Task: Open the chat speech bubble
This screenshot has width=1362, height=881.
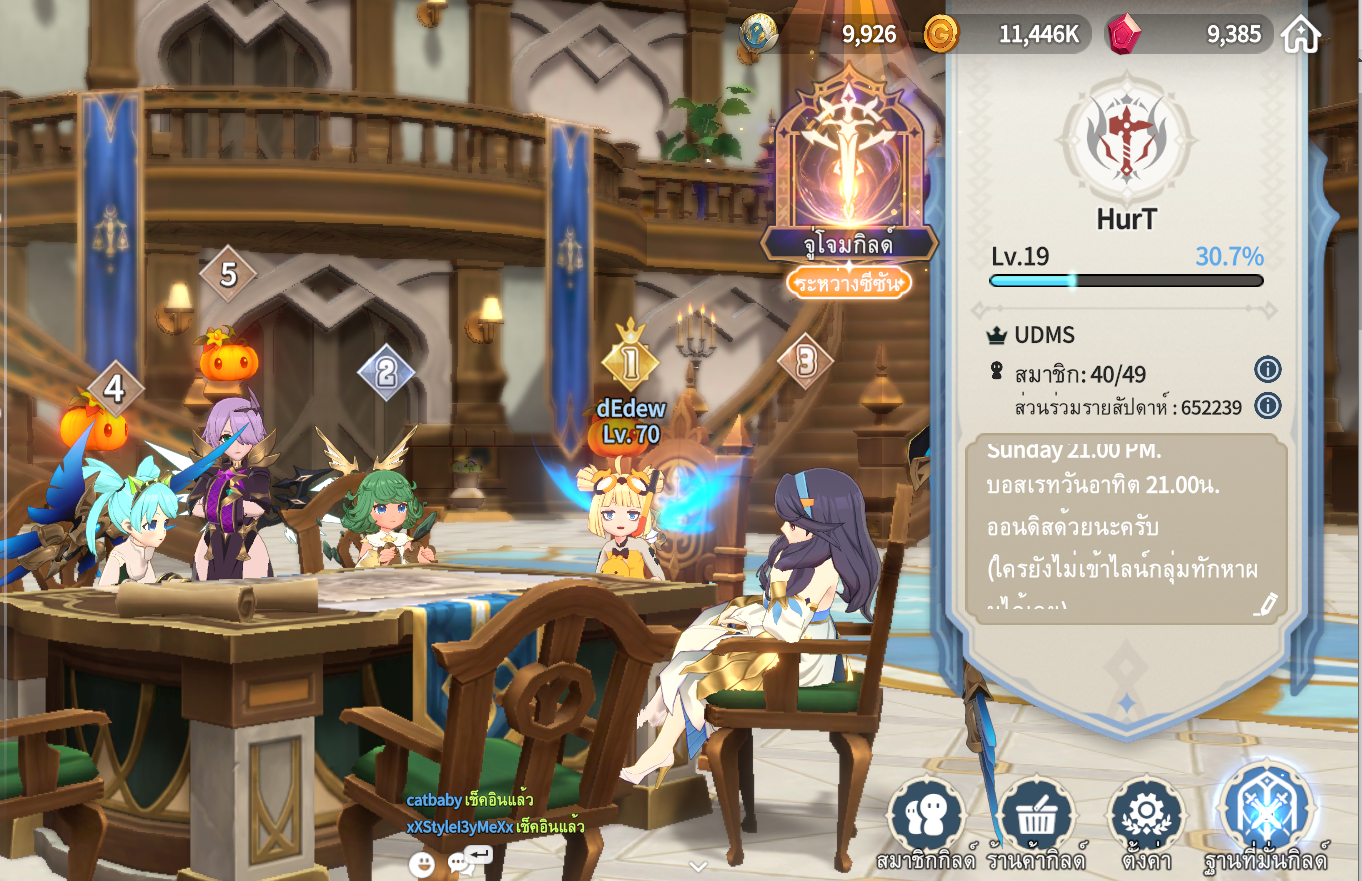Action: 459,863
